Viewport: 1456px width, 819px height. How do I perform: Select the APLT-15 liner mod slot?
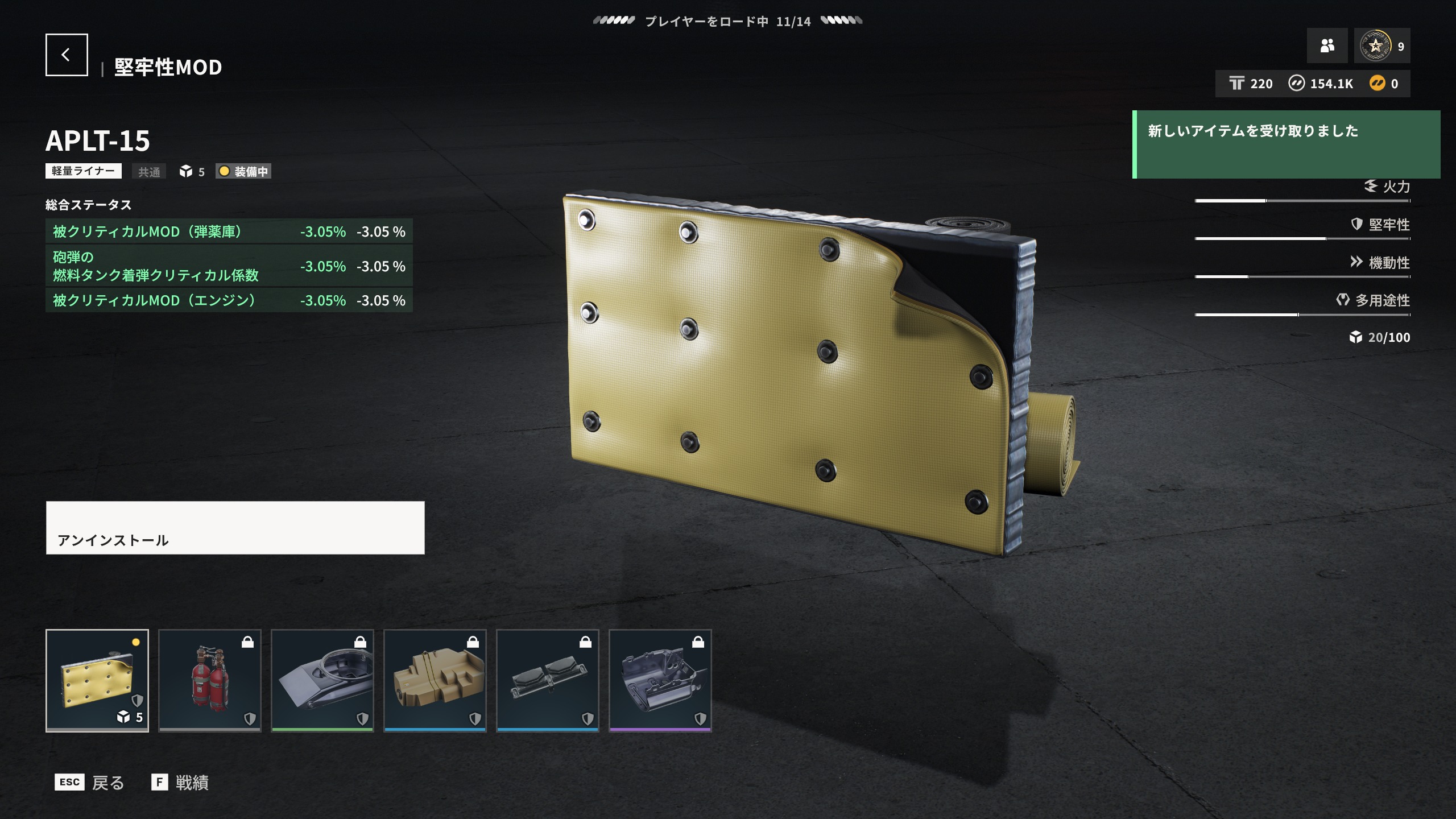coord(97,680)
